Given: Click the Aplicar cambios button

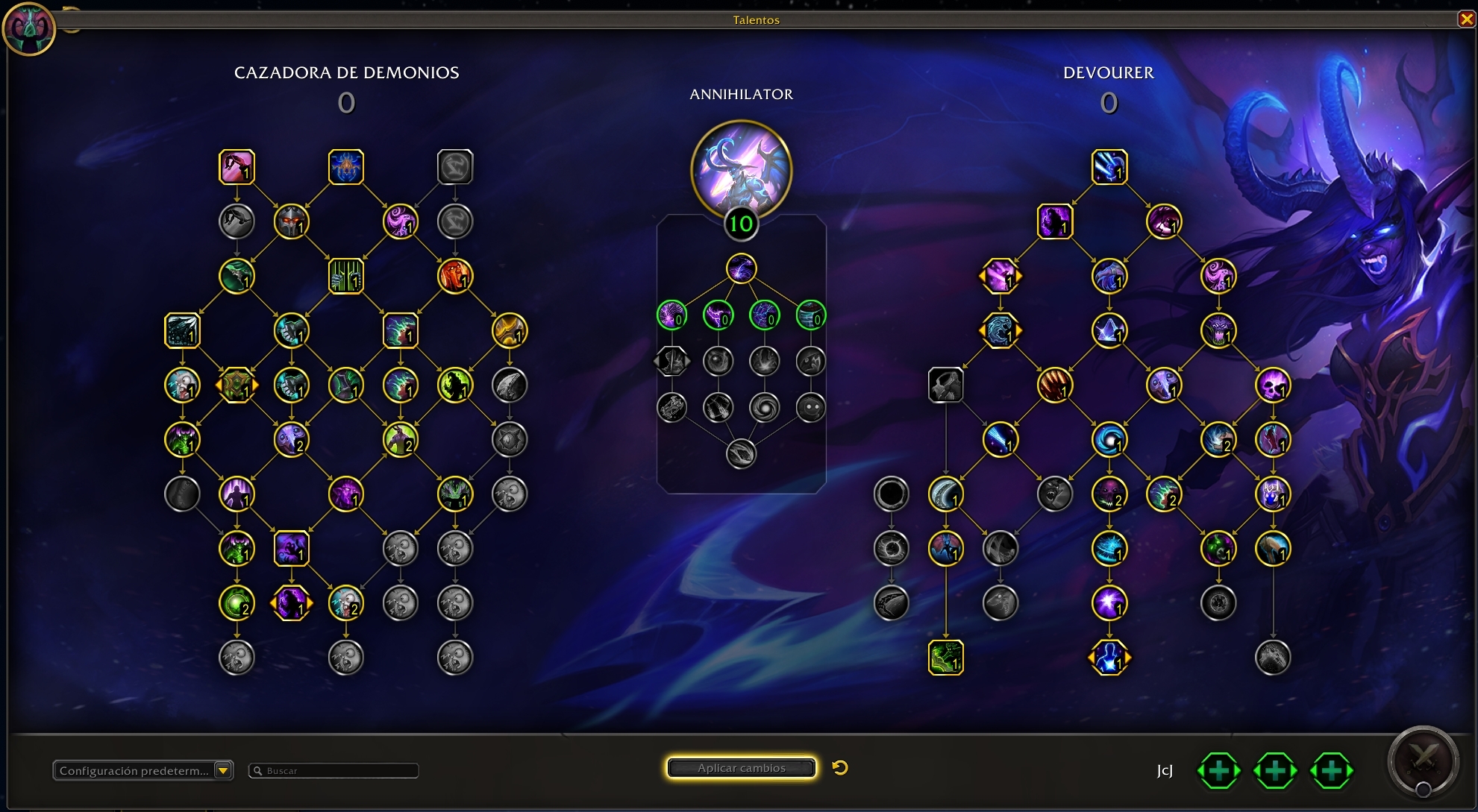Looking at the screenshot, I should click(741, 768).
